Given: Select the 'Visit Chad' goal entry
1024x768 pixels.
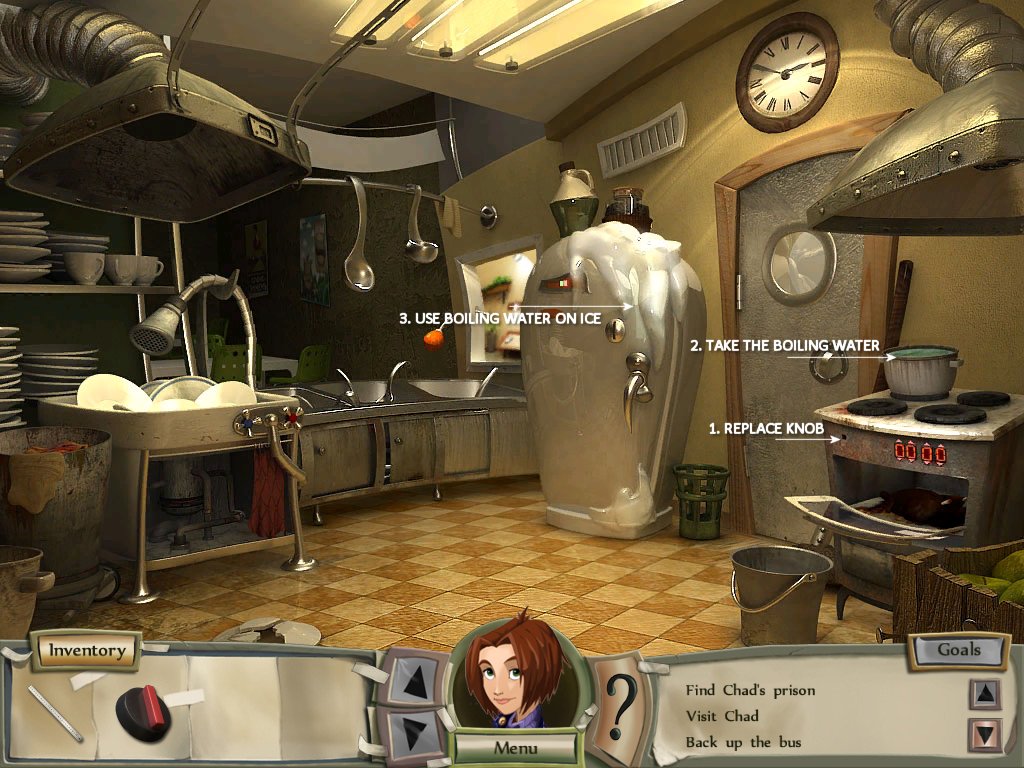Looking at the screenshot, I should [722, 716].
